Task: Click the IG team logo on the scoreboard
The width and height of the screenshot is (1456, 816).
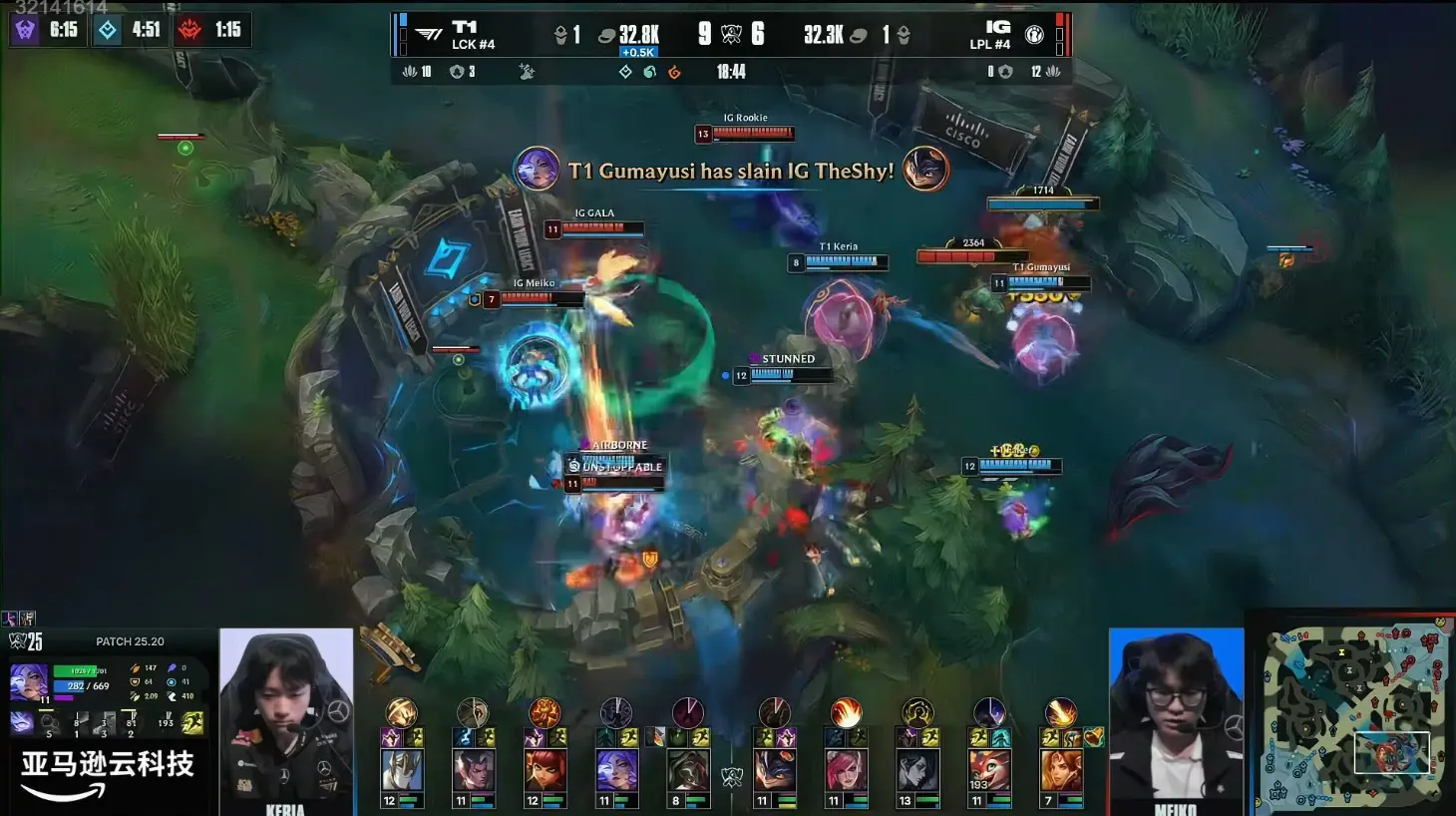Action: coord(1034,35)
